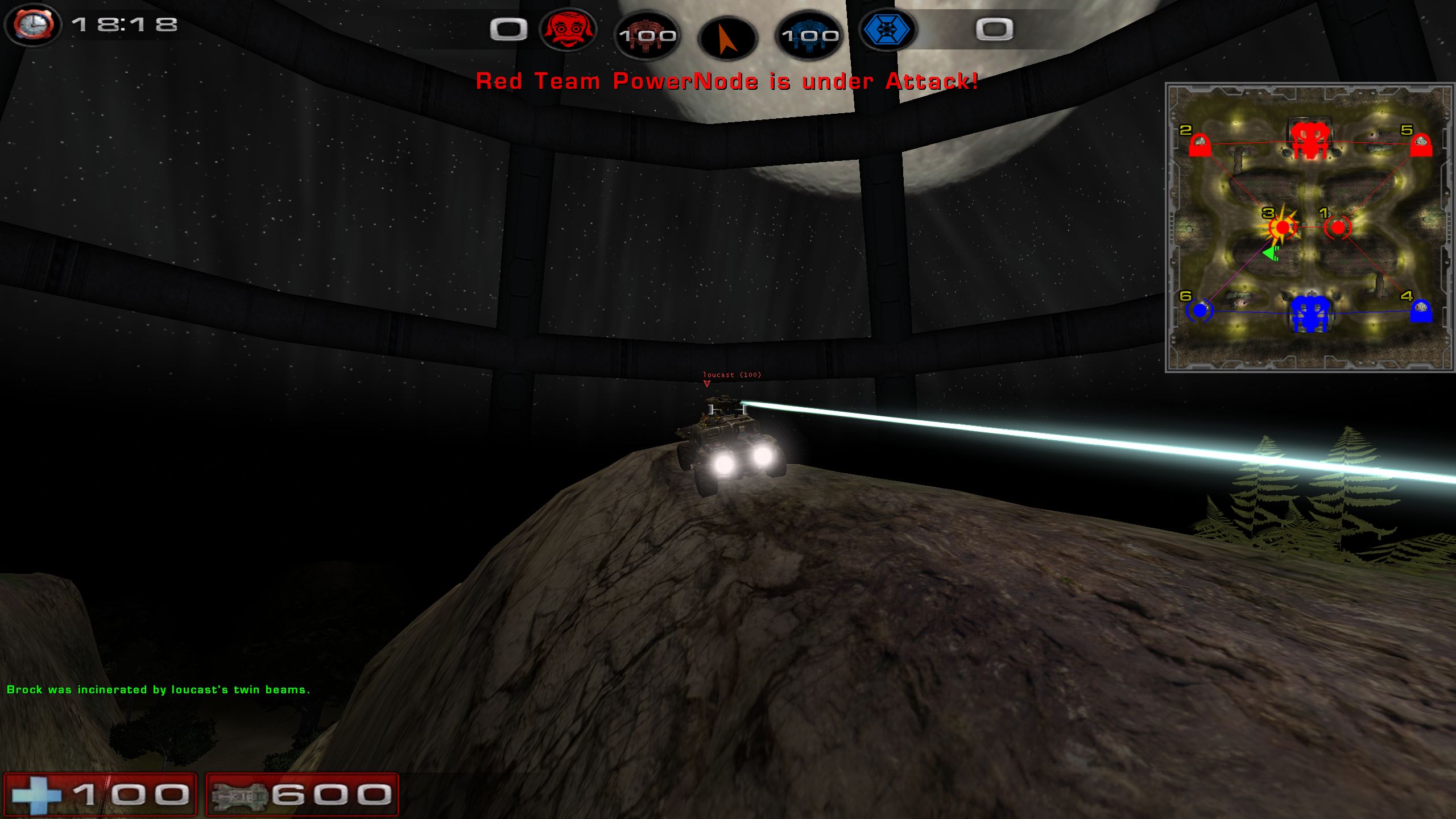
Task: Select power node 1 on the minimap
Action: click(1337, 228)
